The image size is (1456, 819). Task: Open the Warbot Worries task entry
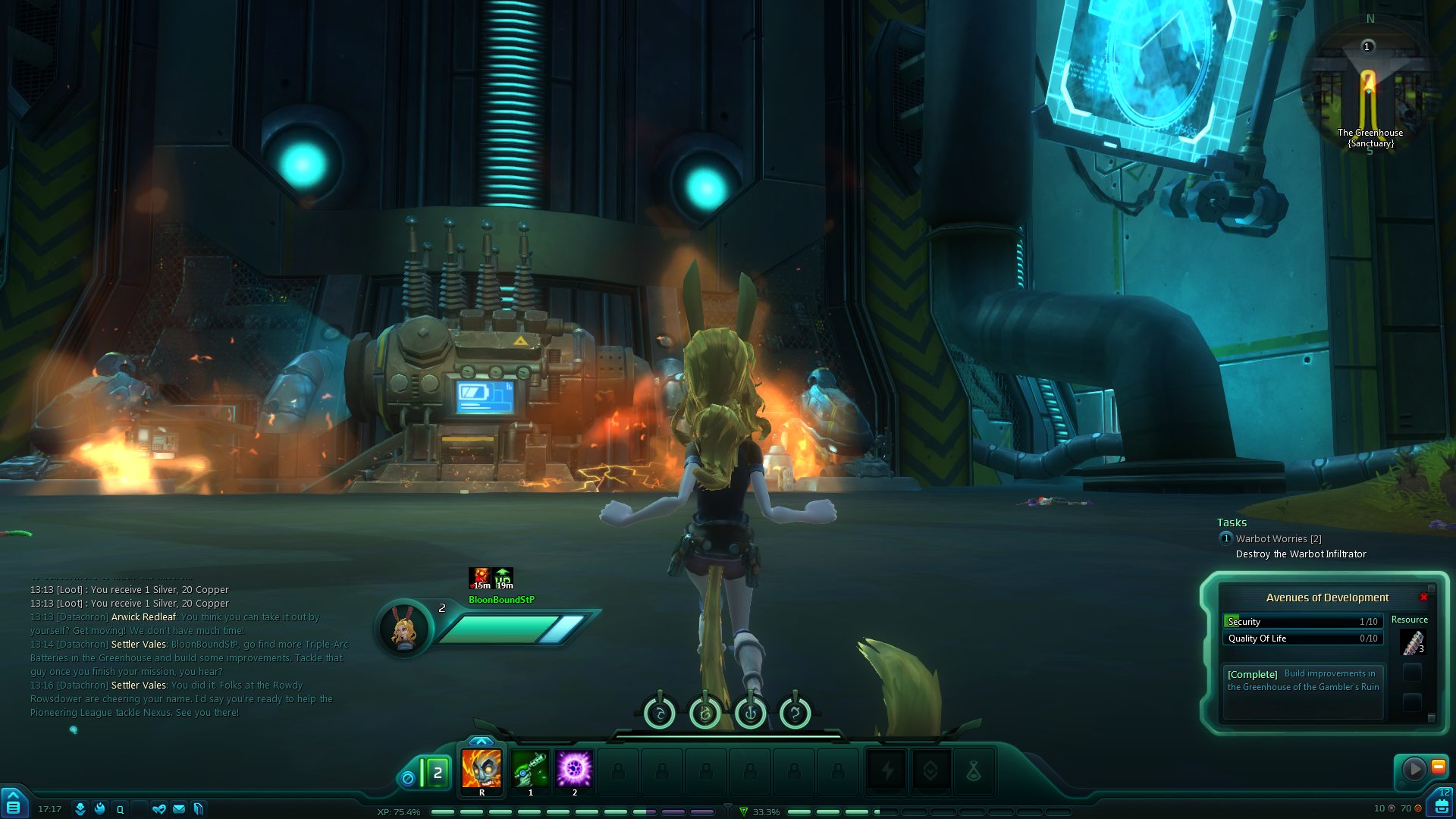click(1278, 539)
